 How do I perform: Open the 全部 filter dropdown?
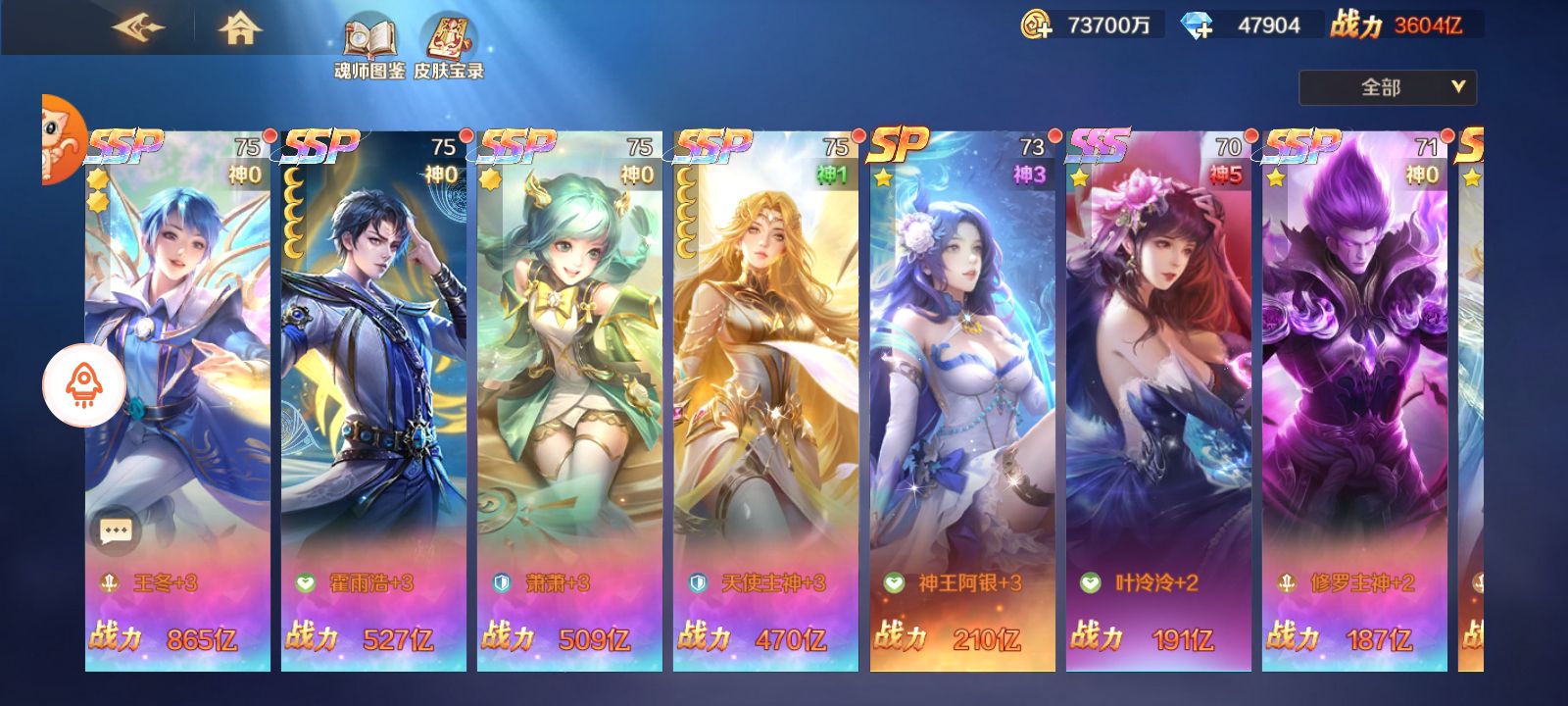click(1387, 87)
